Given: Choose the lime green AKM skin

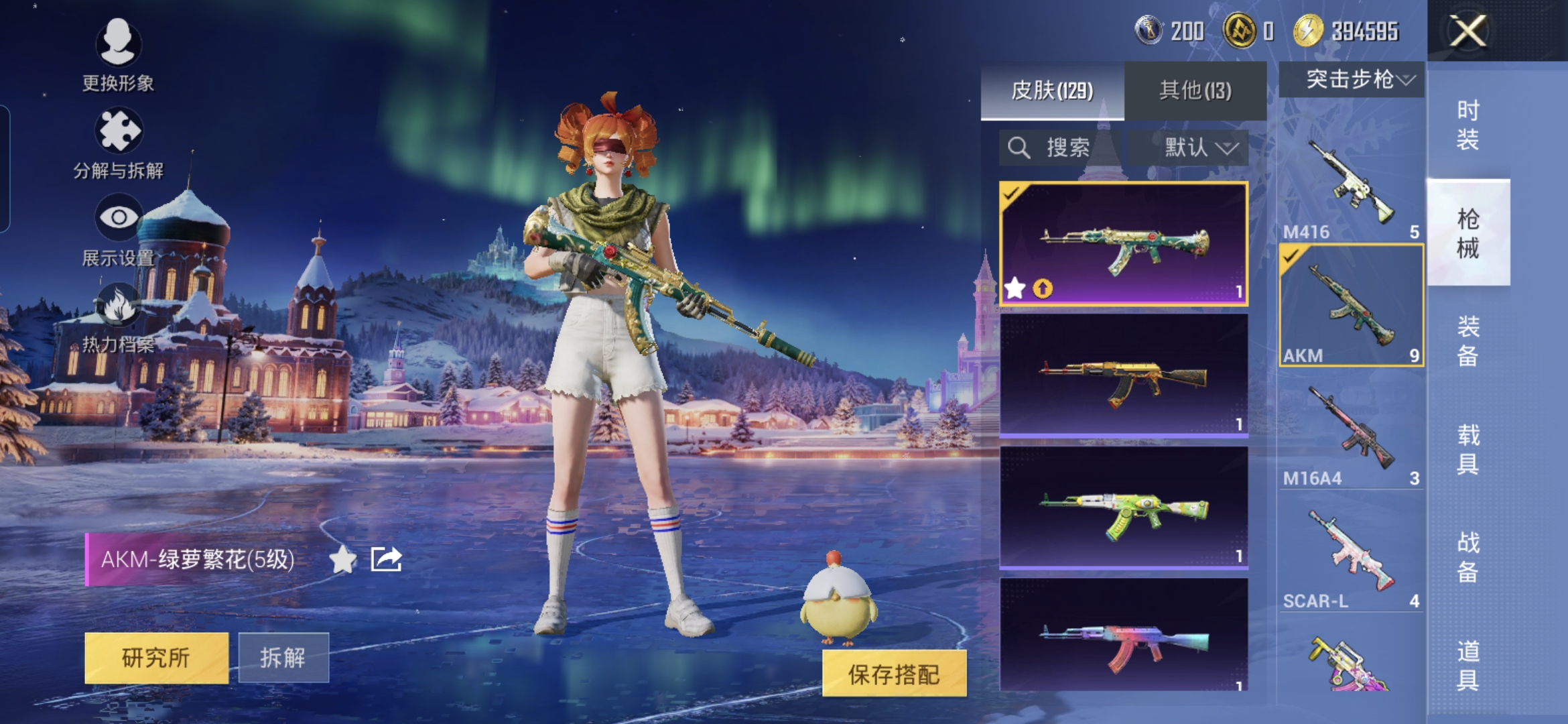Looking at the screenshot, I should [x=1124, y=508].
